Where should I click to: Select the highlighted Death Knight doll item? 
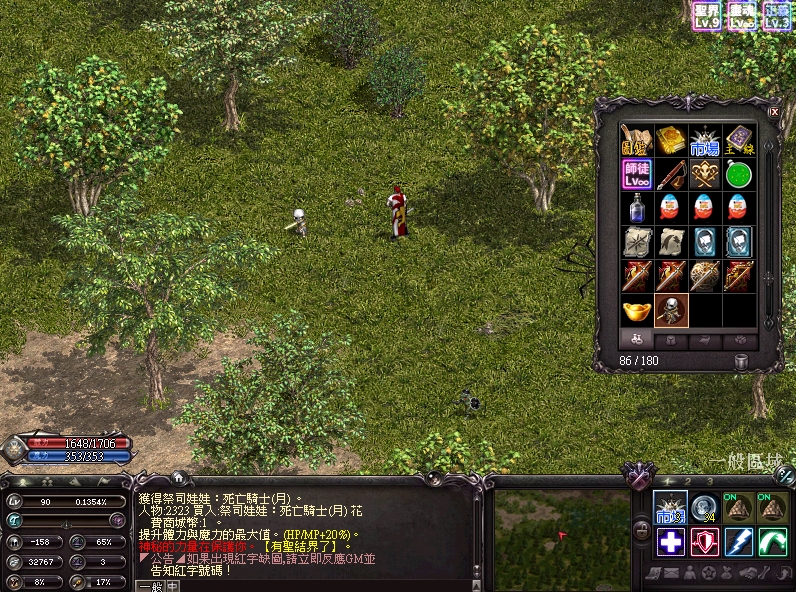pos(671,310)
